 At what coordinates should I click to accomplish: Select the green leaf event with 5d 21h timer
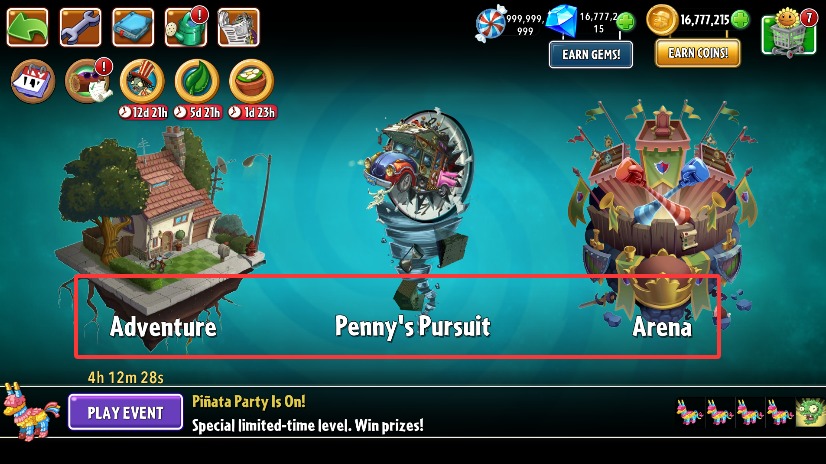pos(197,82)
